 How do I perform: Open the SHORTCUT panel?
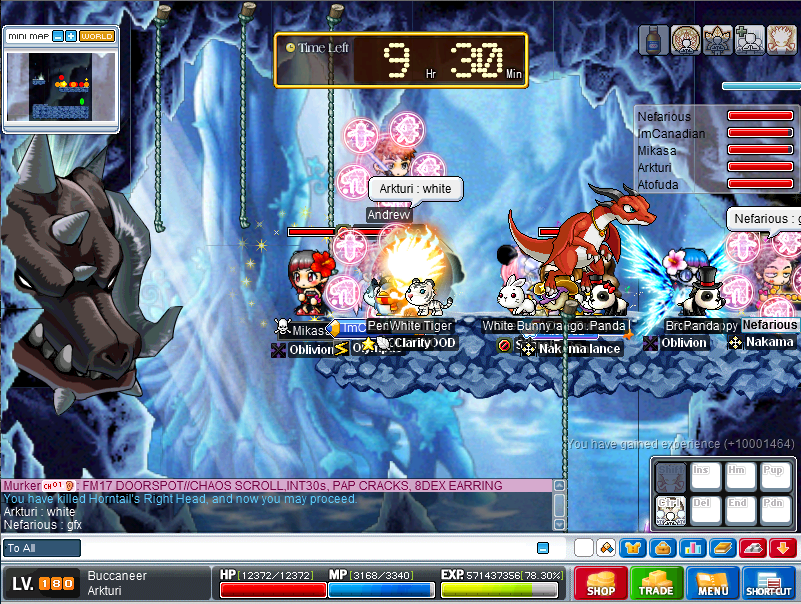coord(768,583)
